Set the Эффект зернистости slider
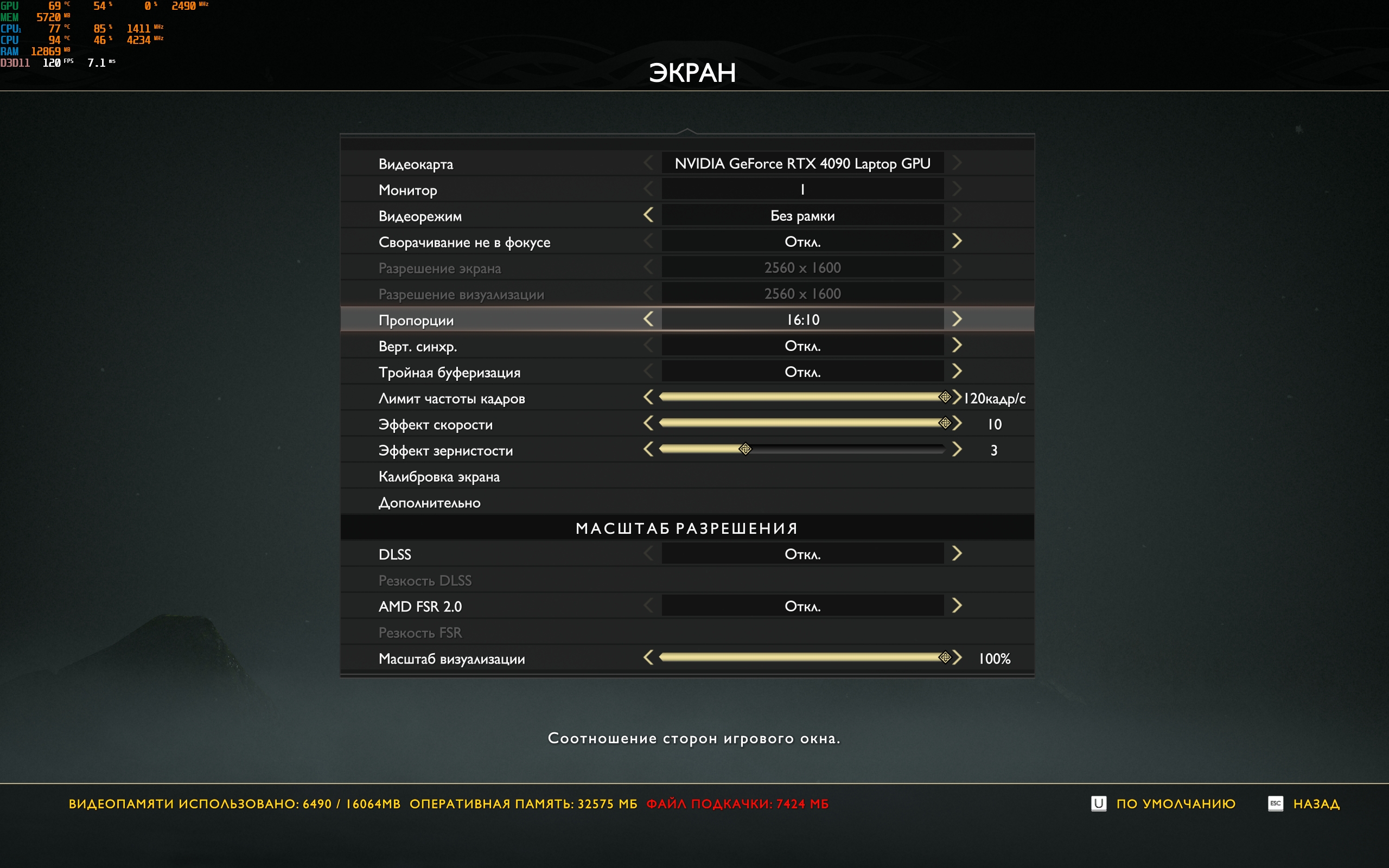 click(x=802, y=450)
